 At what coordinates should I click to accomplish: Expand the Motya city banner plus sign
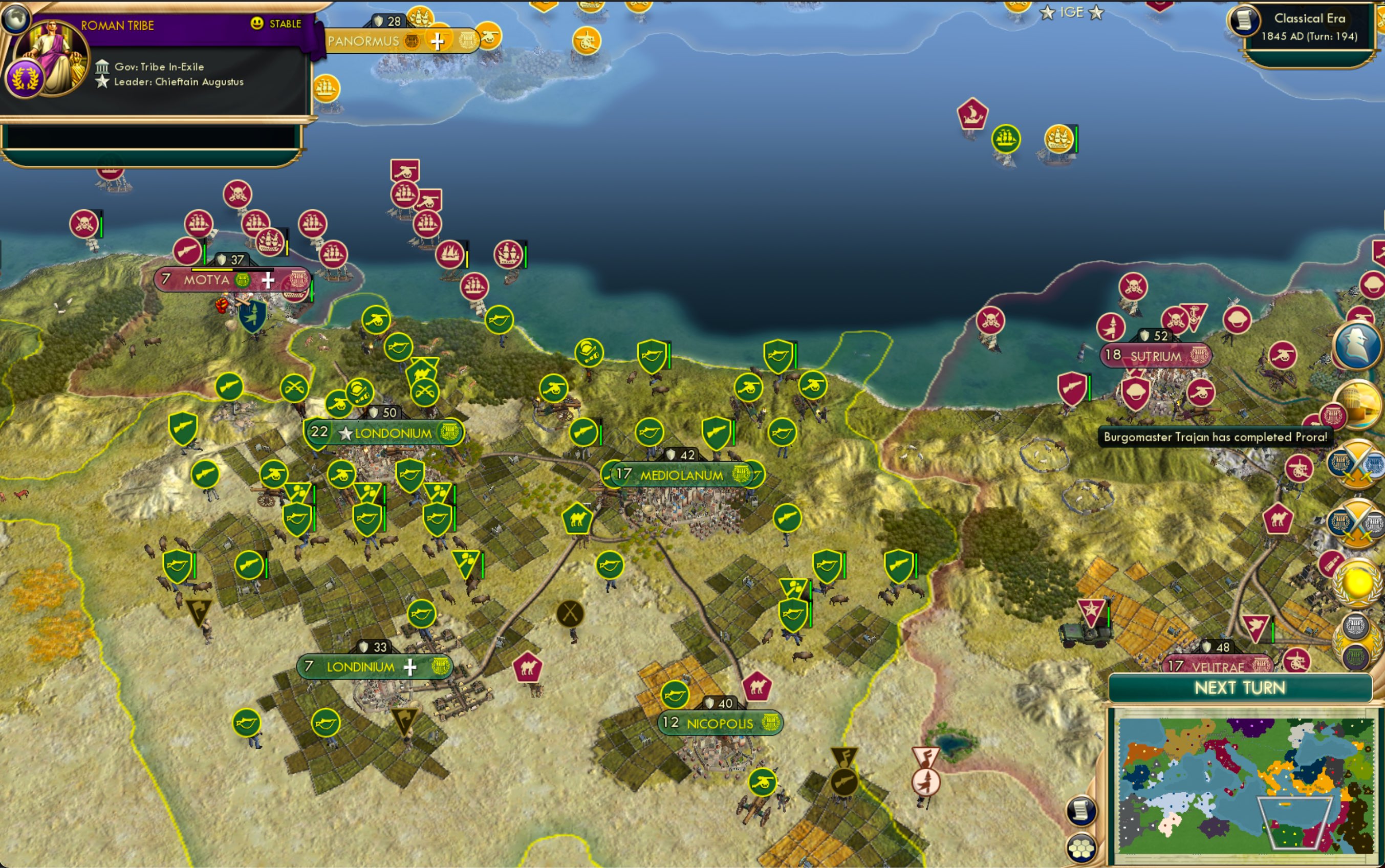(x=268, y=280)
